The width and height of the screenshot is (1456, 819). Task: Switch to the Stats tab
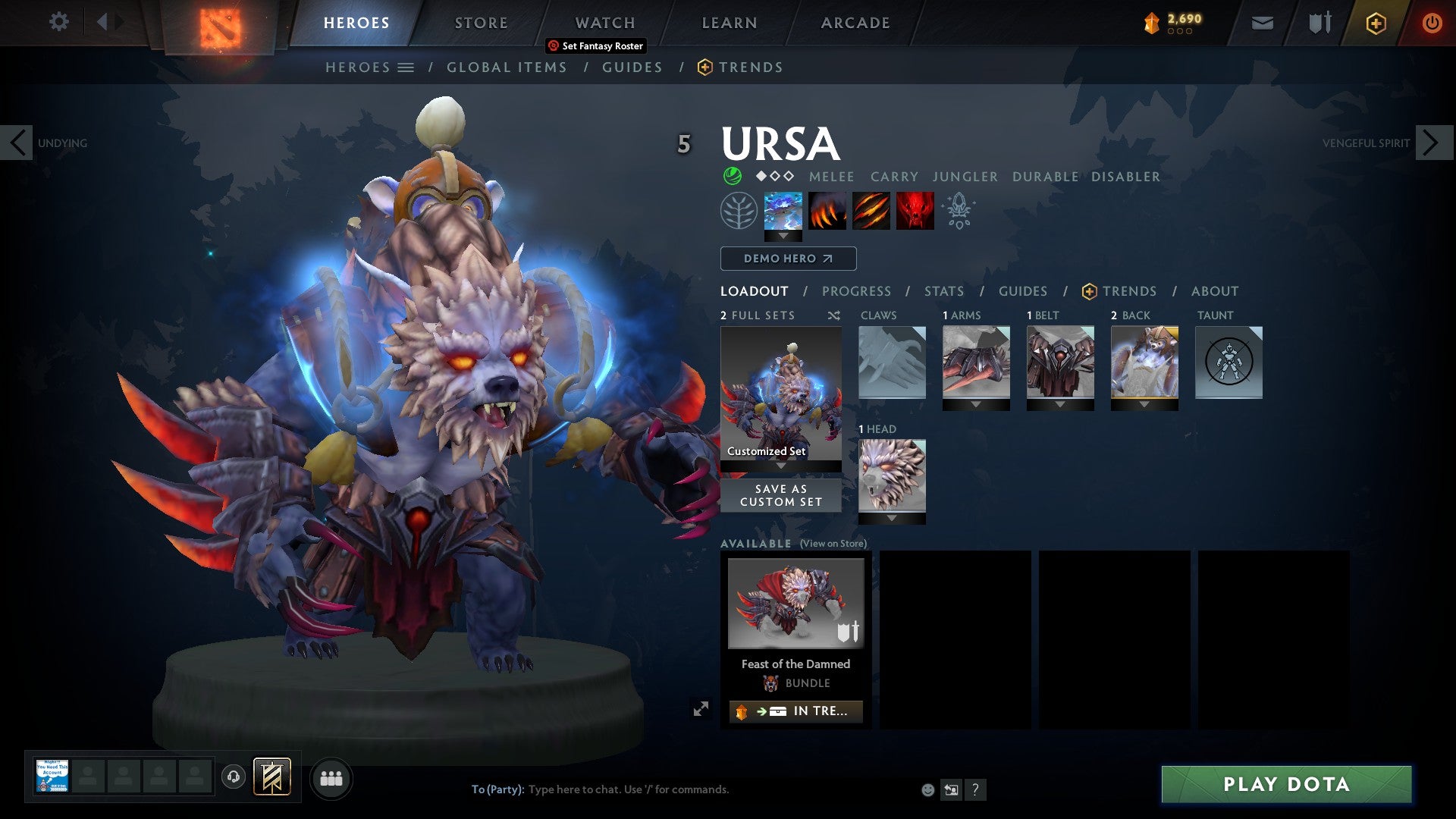(x=943, y=290)
